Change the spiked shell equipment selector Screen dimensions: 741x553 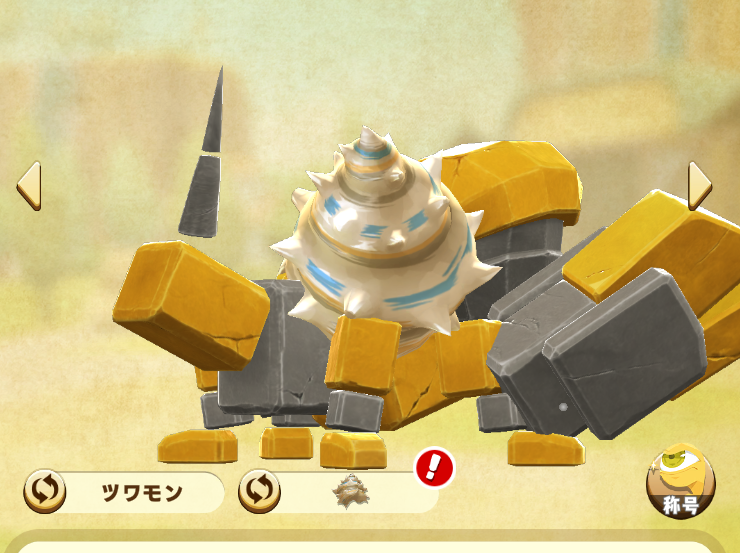(x=259, y=491)
